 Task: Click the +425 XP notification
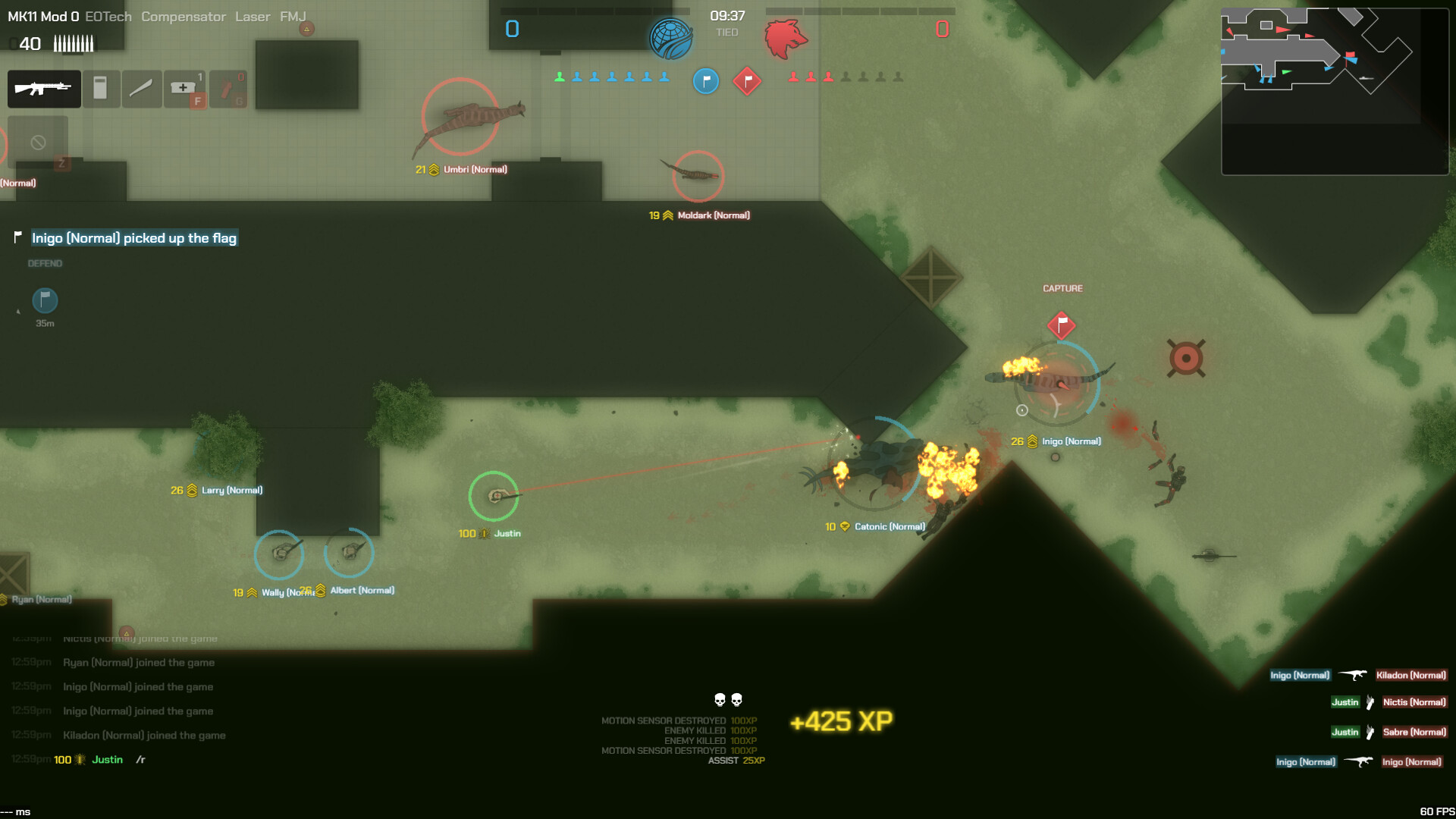842,719
